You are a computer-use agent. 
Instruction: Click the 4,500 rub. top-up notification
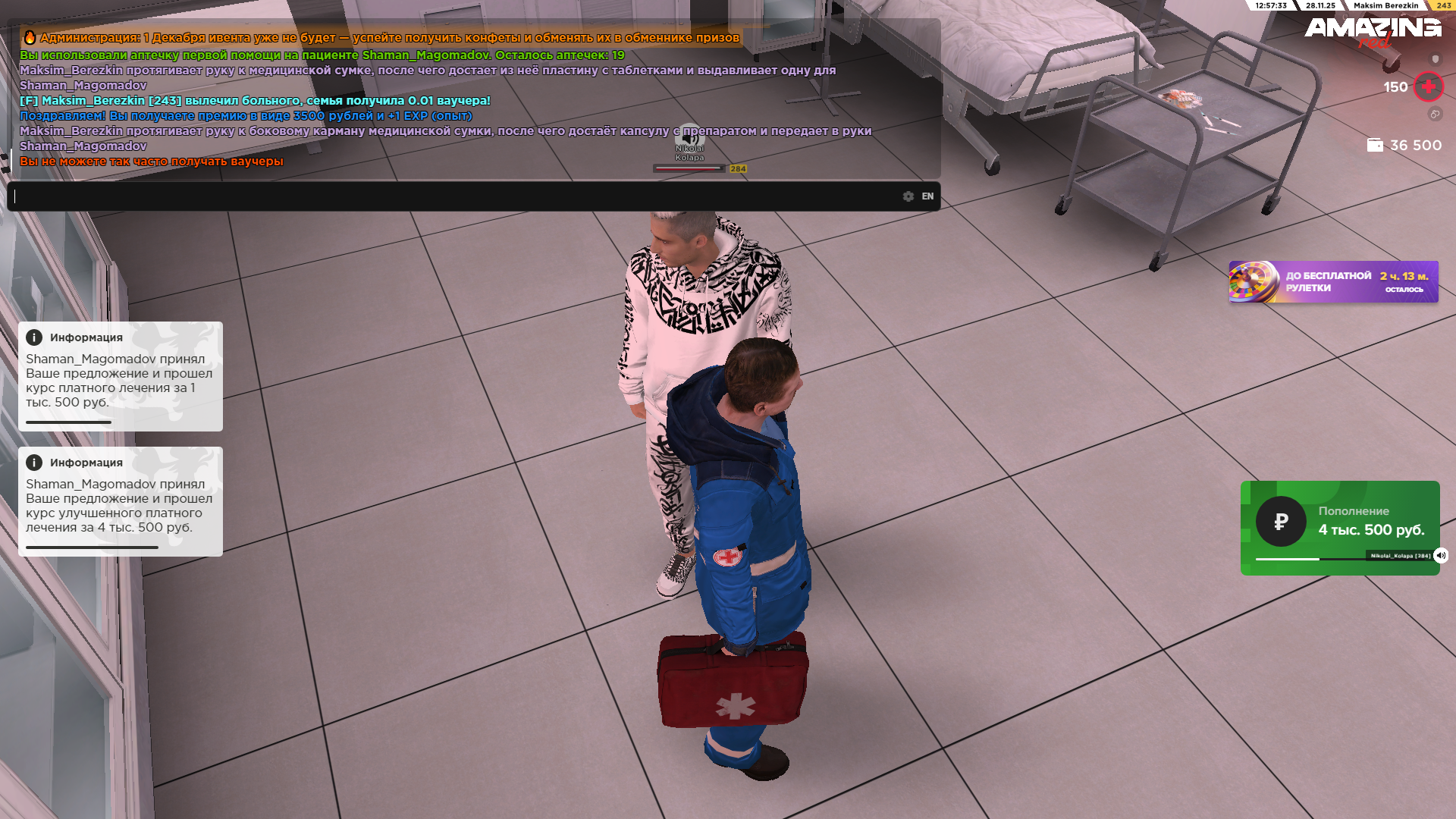tap(1339, 528)
